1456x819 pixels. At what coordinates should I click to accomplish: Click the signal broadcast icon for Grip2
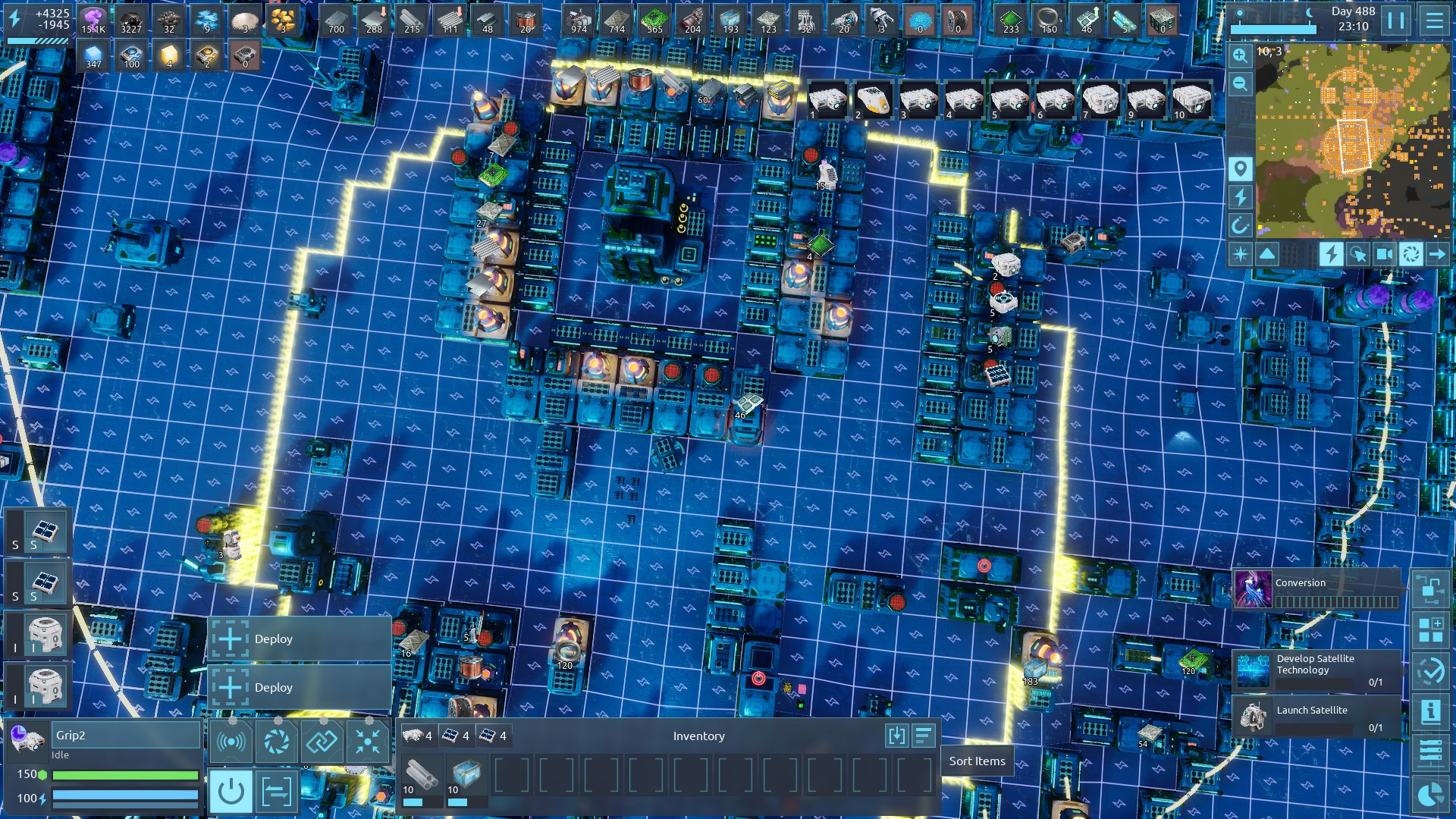click(x=231, y=741)
